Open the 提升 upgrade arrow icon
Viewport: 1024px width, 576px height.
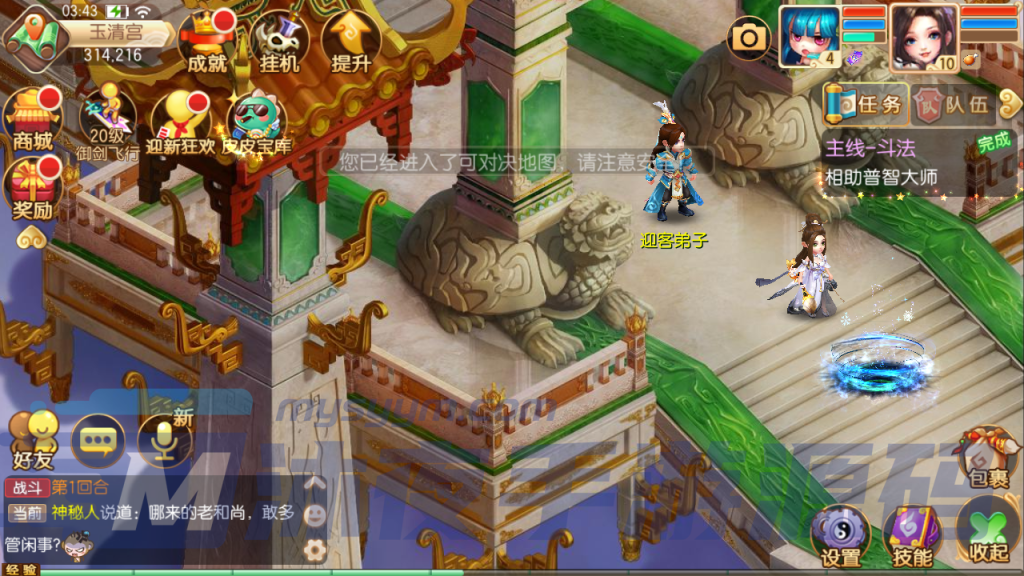351,42
